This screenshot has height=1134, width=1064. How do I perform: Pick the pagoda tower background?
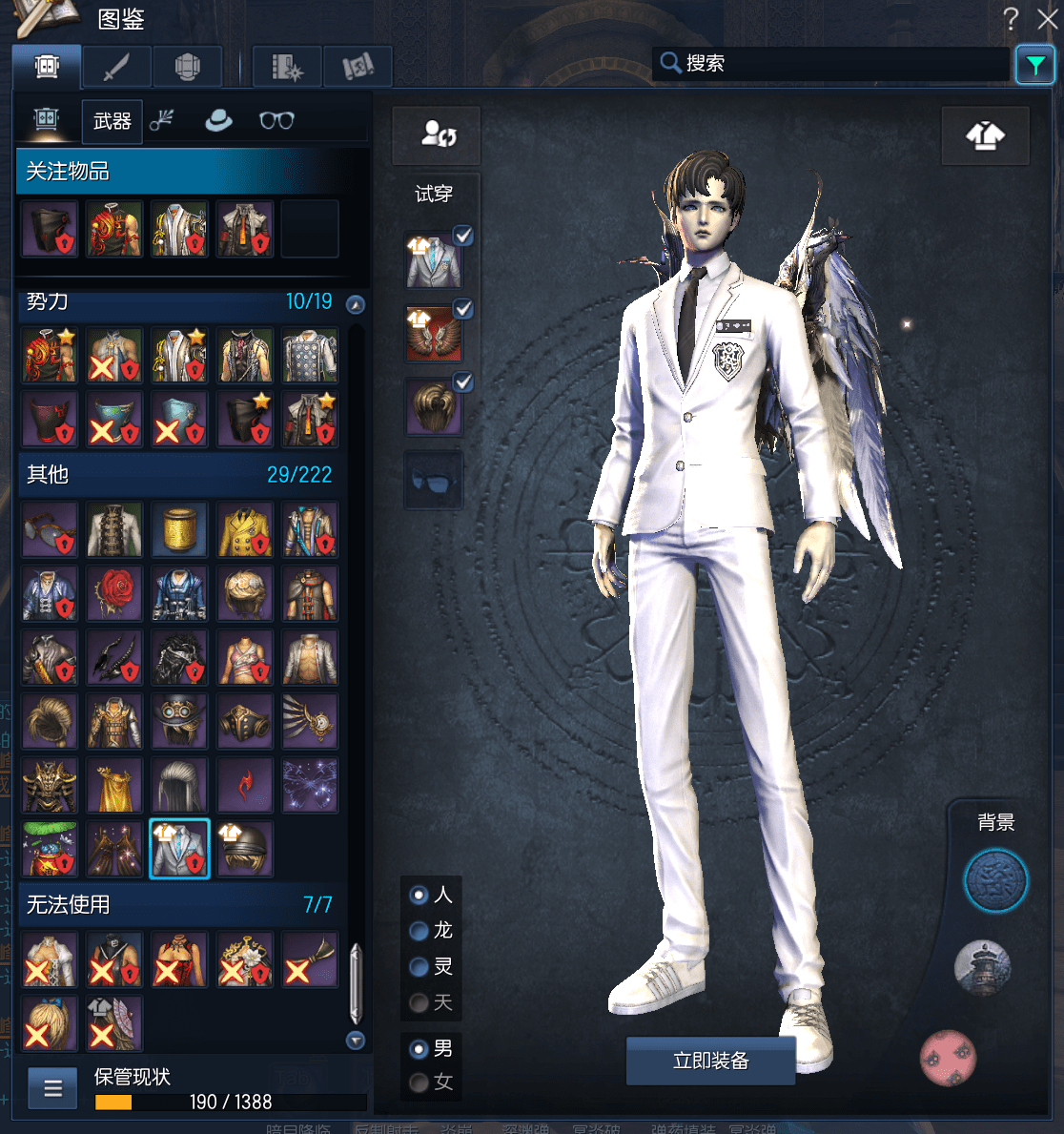point(982,967)
